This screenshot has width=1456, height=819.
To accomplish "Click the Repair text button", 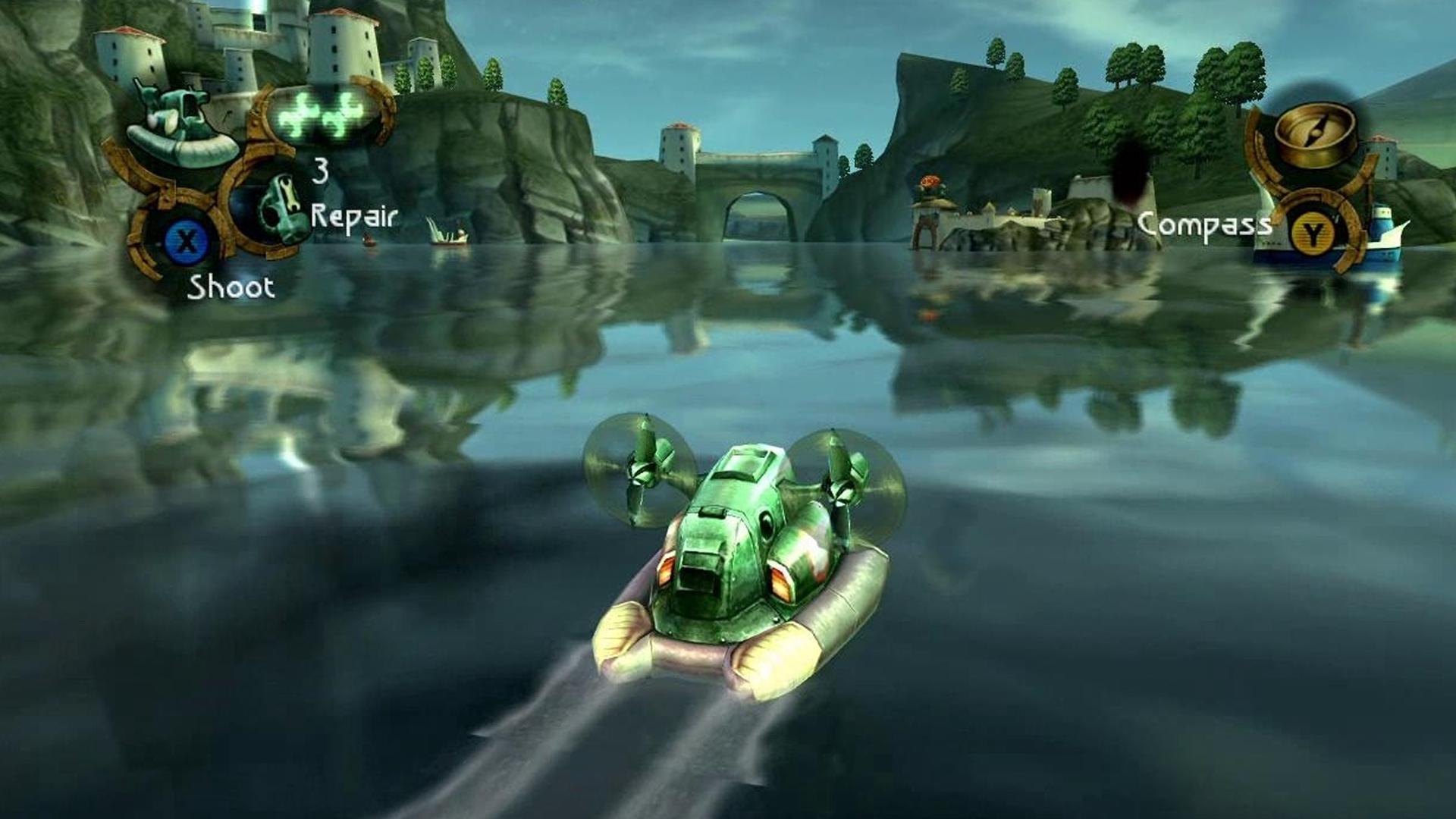I will click(x=353, y=216).
